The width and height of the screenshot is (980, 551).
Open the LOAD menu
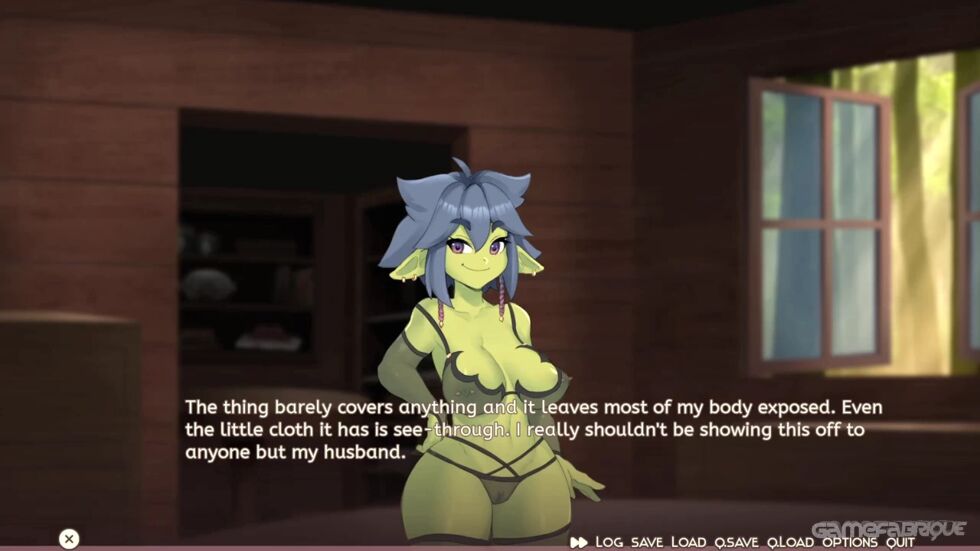[688, 541]
